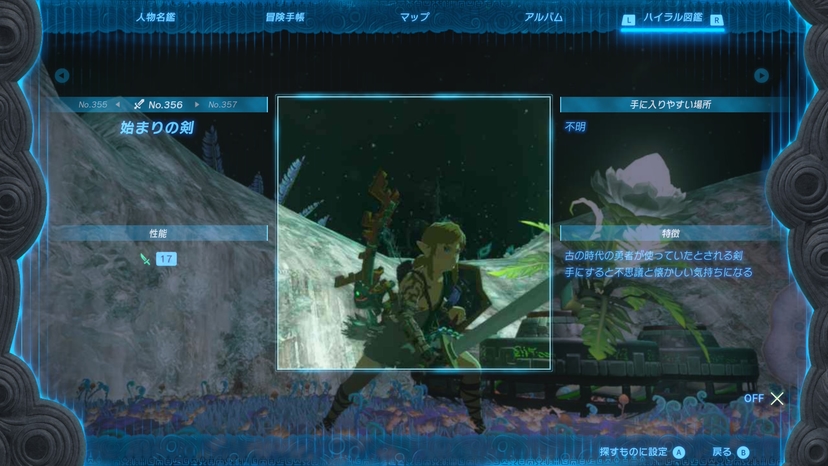This screenshot has height=466, width=828.
Task: Click the left page arrow circle
Action: tap(62, 75)
